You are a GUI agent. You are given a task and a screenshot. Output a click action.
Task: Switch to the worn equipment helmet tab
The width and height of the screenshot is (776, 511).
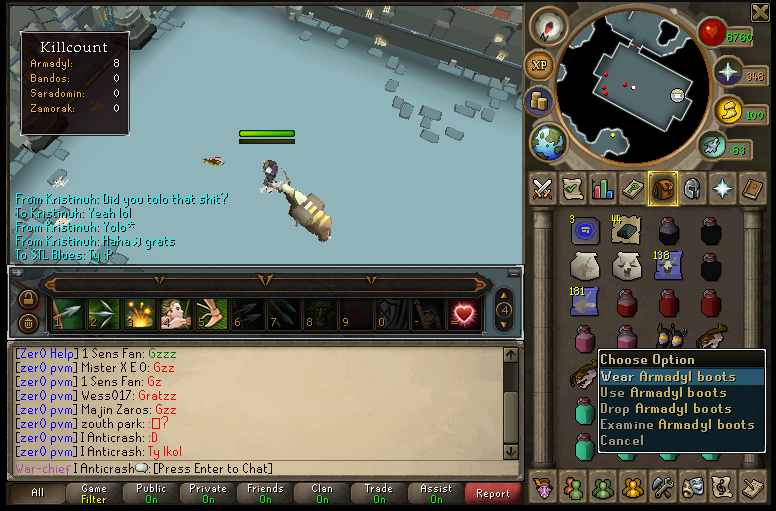691,188
